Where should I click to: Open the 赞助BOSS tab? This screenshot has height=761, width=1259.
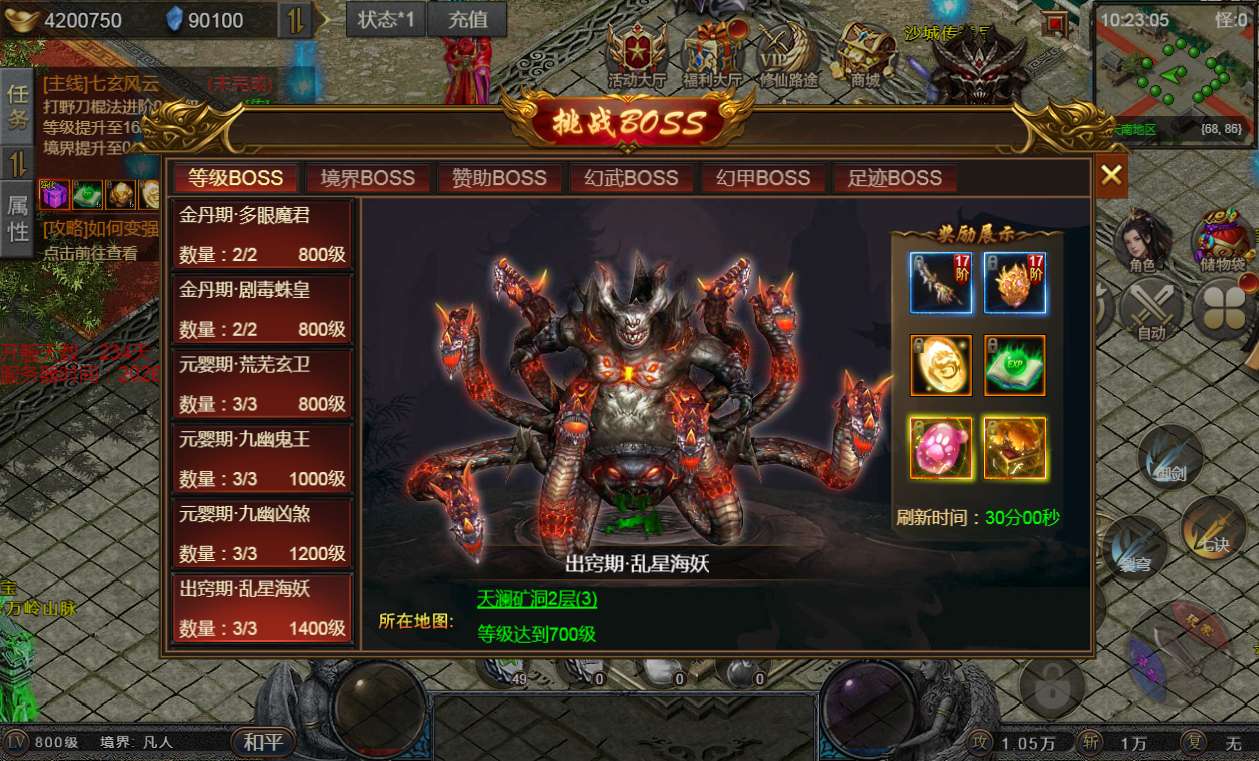tap(499, 178)
